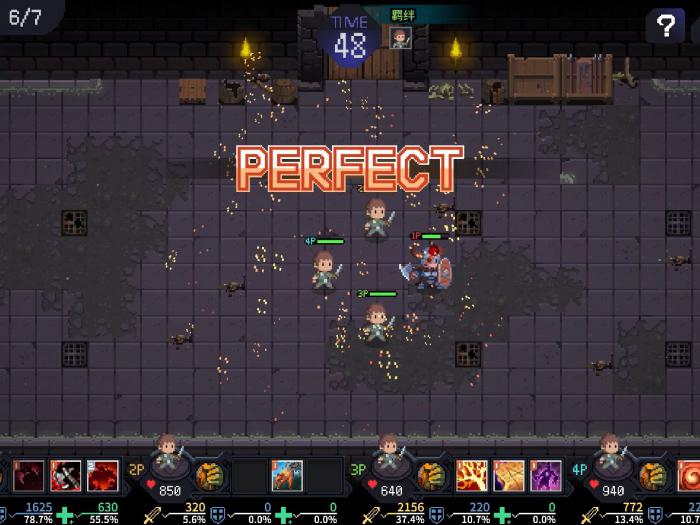Screen dimensions: 700x525
Task: Select the 3P player portrait
Action: click(390, 457)
